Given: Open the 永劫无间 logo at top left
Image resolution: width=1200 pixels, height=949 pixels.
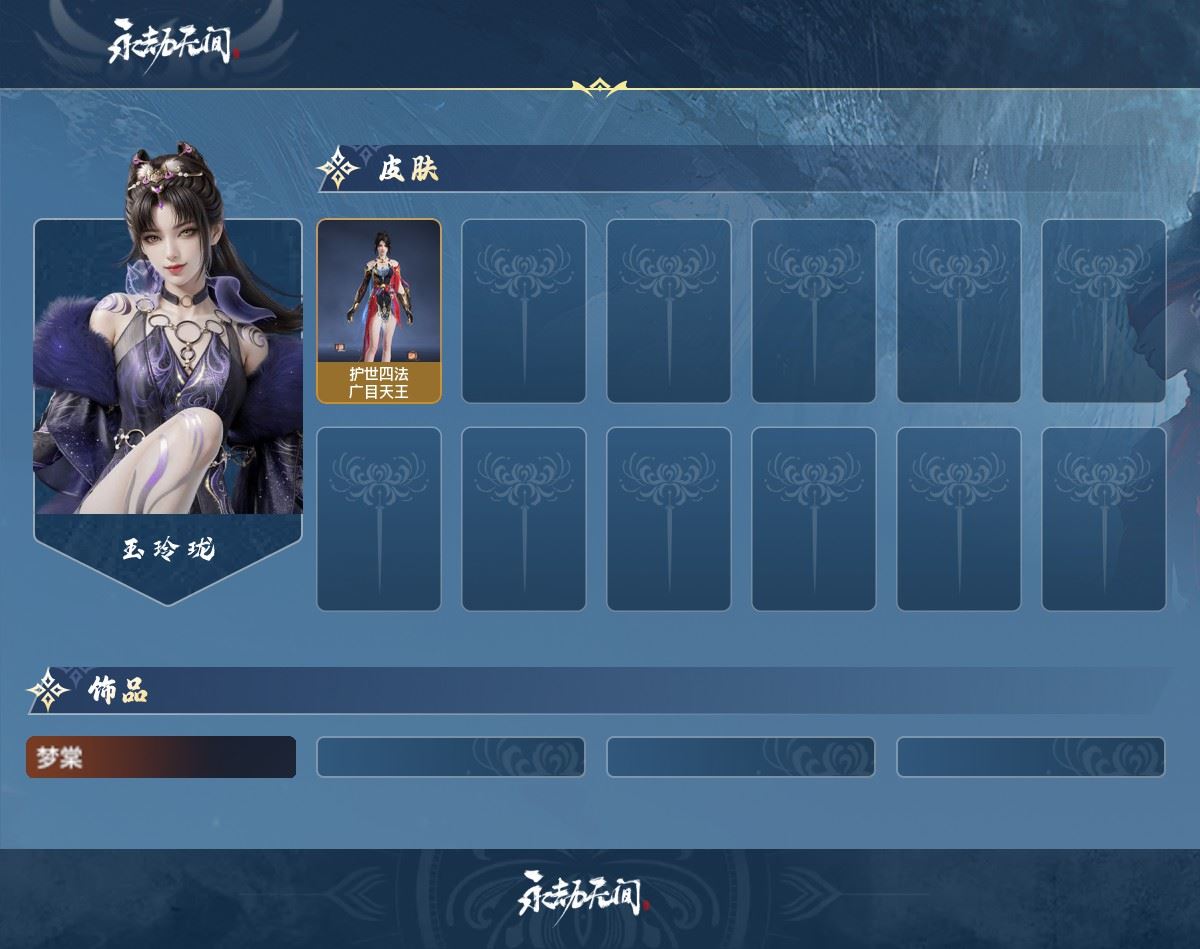Looking at the screenshot, I should 170,42.
